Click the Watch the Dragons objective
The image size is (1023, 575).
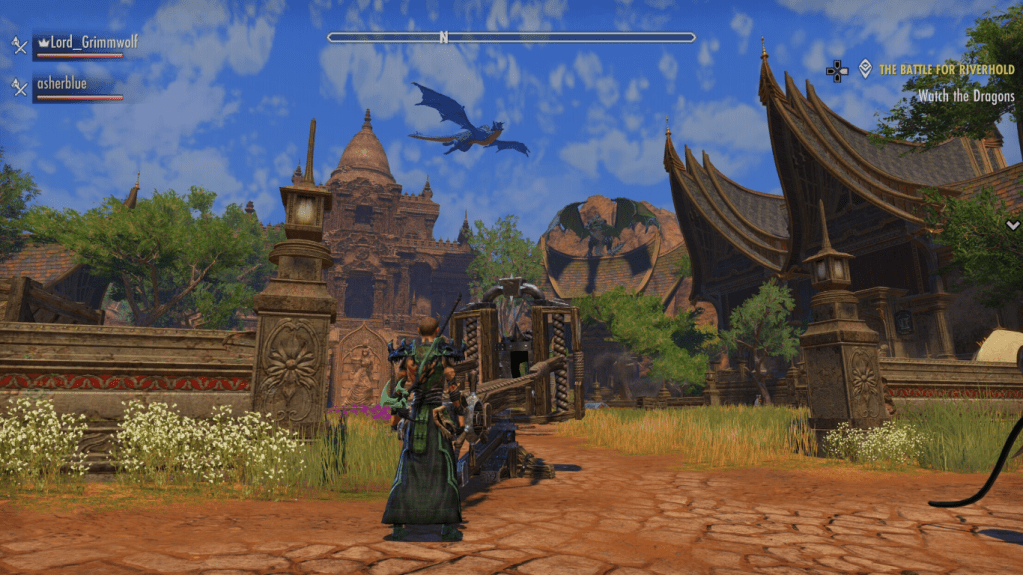966,96
